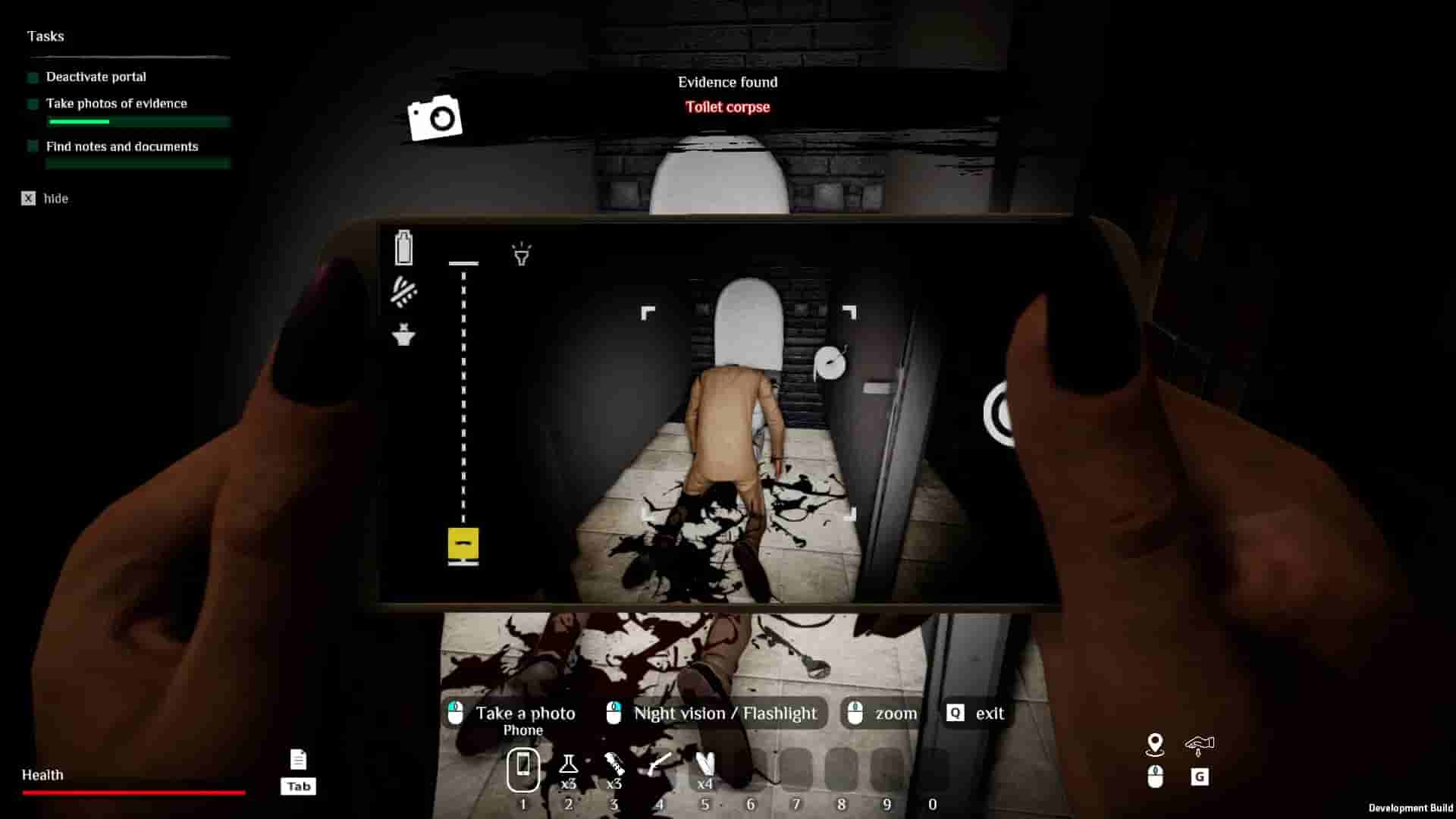The height and width of the screenshot is (819, 1456).
Task: Open notes via the Tab document icon
Action: (298, 758)
